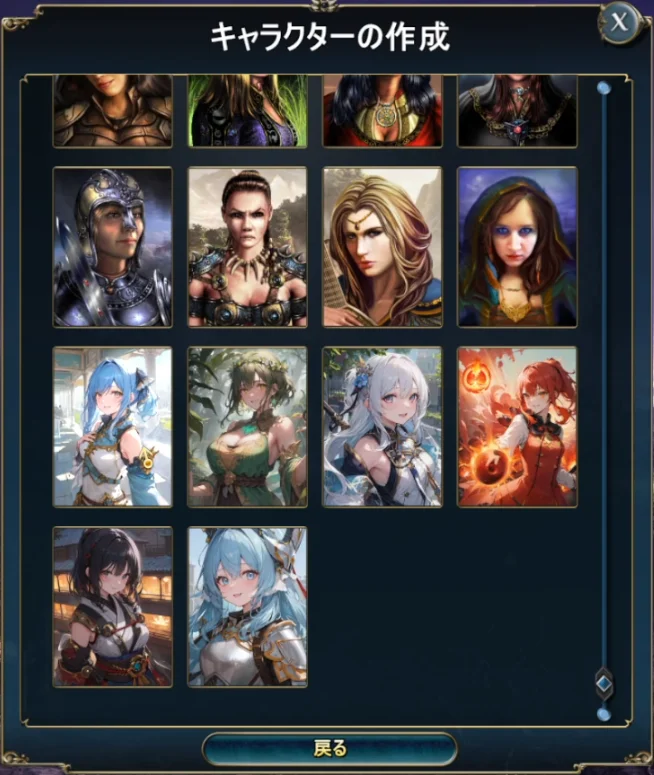Select the green-dressed forest girl portrait
The height and width of the screenshot is (775, 654).
(247, 427)
